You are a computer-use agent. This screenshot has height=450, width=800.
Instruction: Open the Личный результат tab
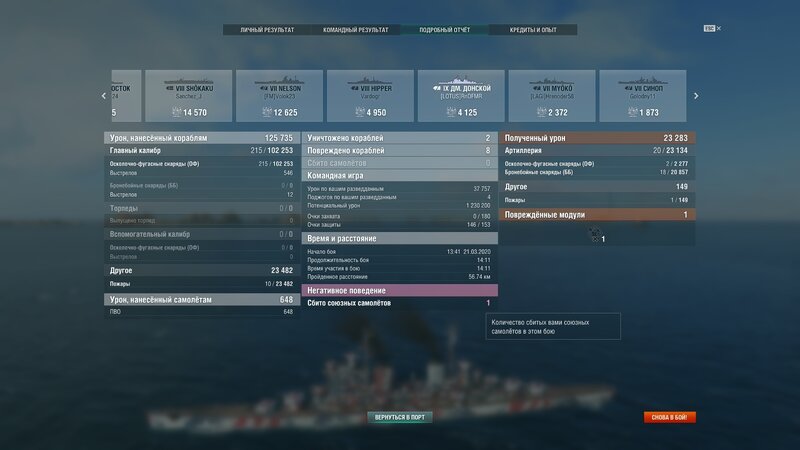267,30
